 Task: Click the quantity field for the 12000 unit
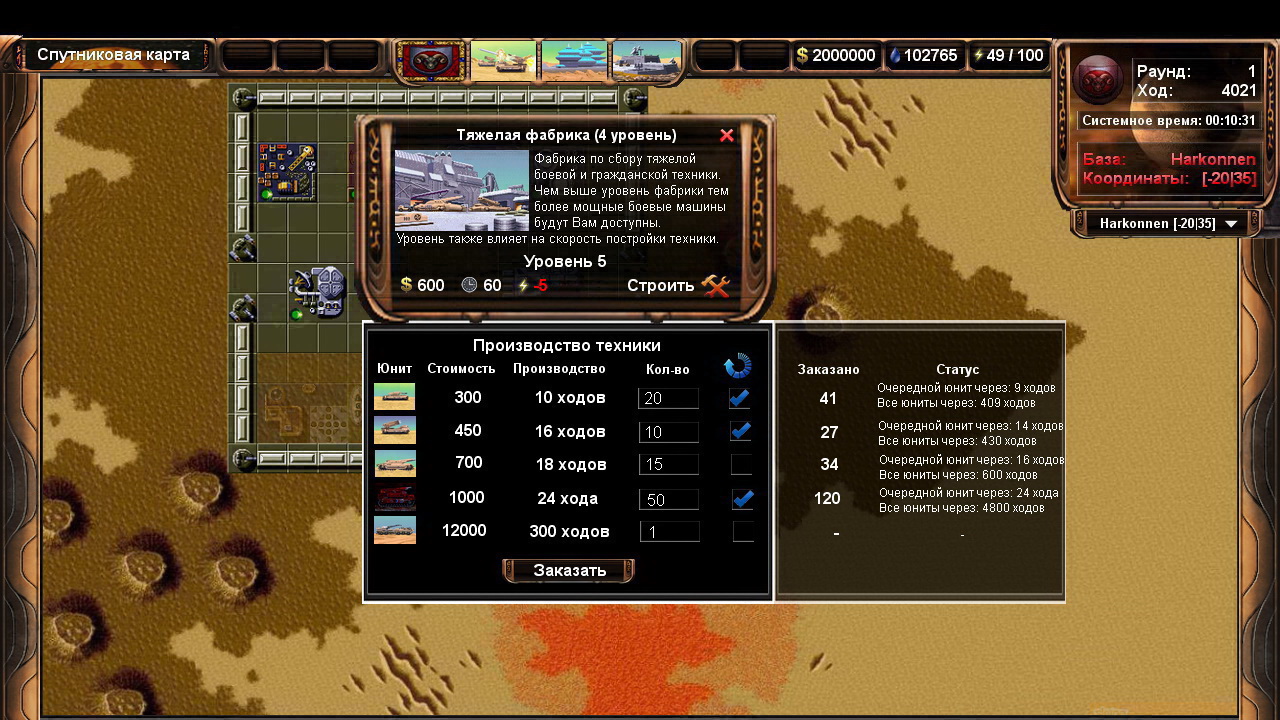(668, 532)
